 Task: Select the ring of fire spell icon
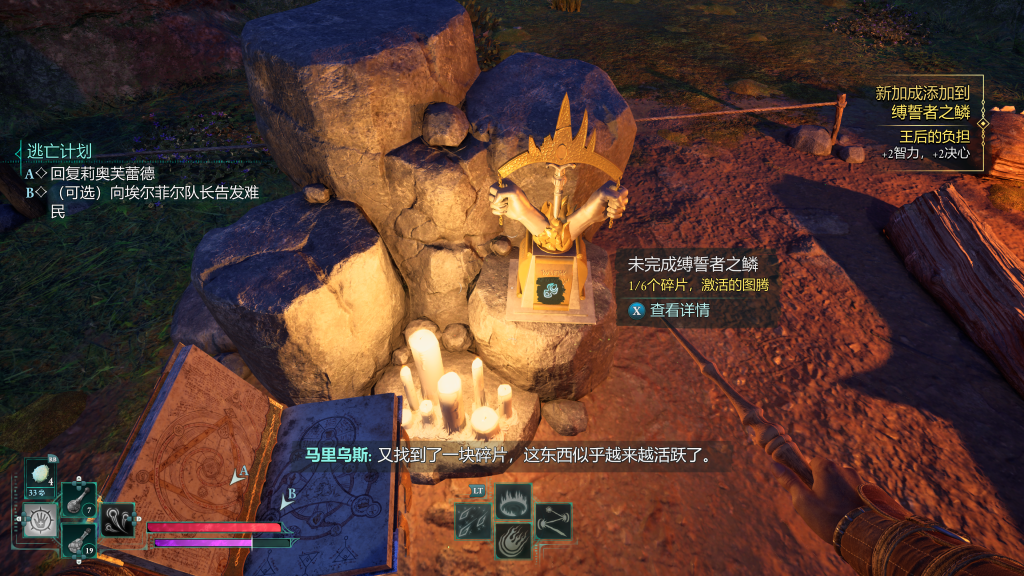tap(513, 501)
